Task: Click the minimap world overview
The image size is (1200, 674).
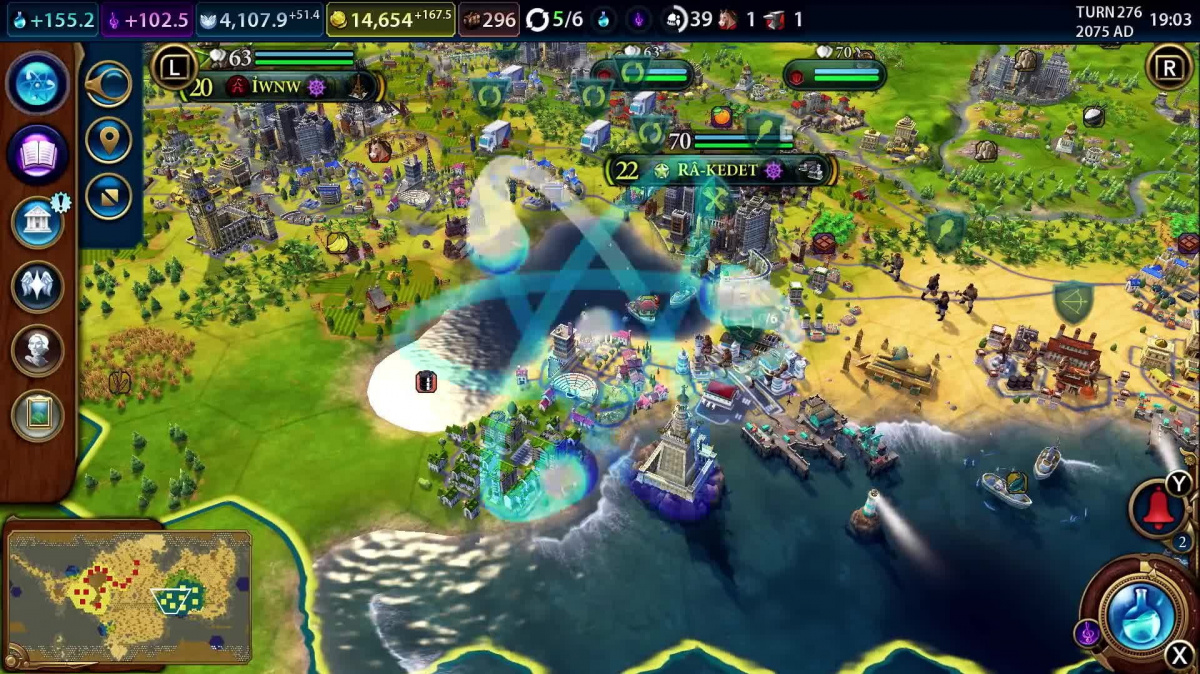Action: click(x=128, y=597)
